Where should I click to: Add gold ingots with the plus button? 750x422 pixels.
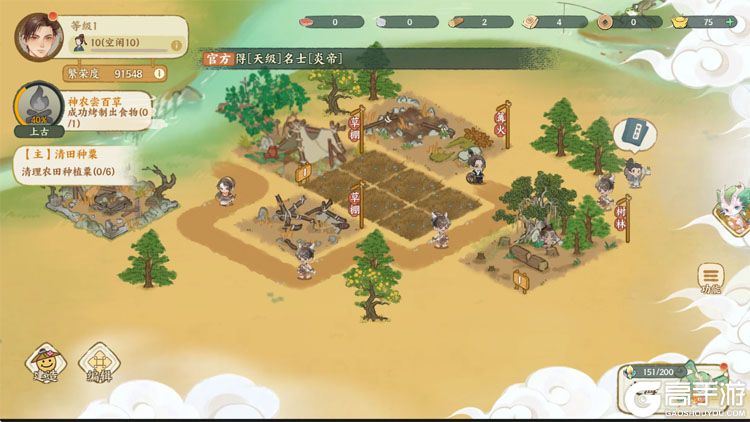pos(730,21)
